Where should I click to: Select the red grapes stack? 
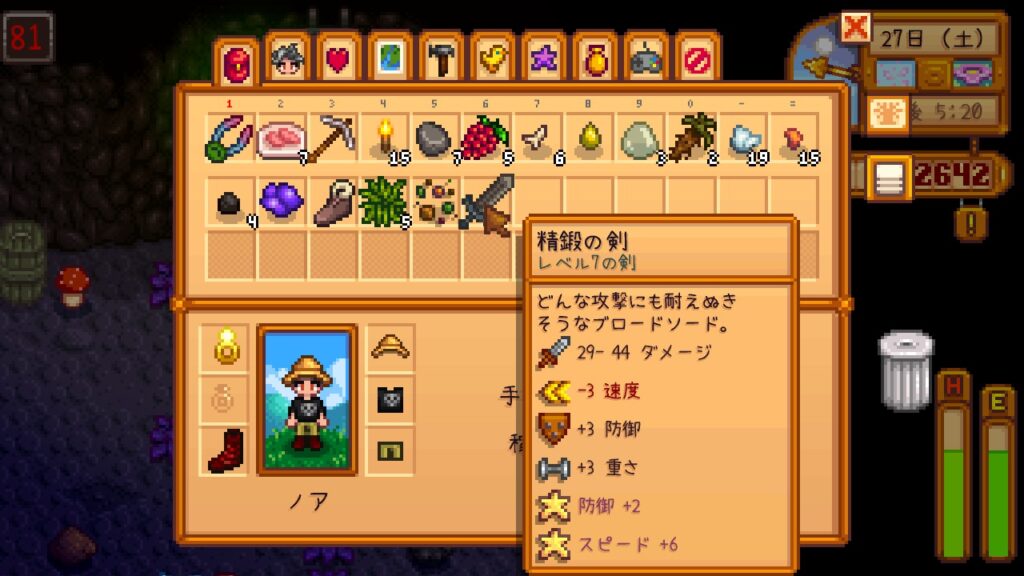pos(487,138)
